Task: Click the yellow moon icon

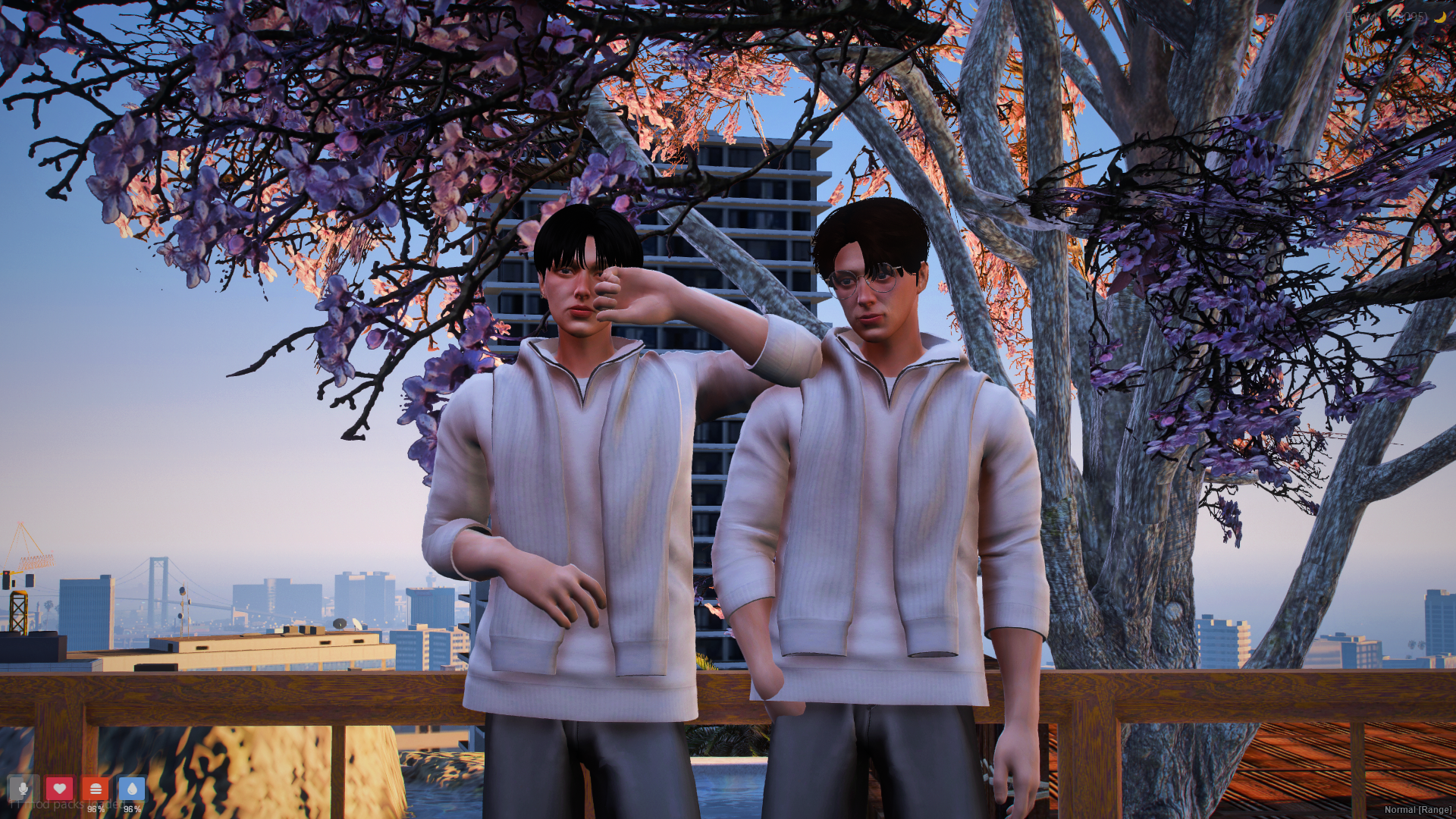Action: click(x=1439, y=17)
